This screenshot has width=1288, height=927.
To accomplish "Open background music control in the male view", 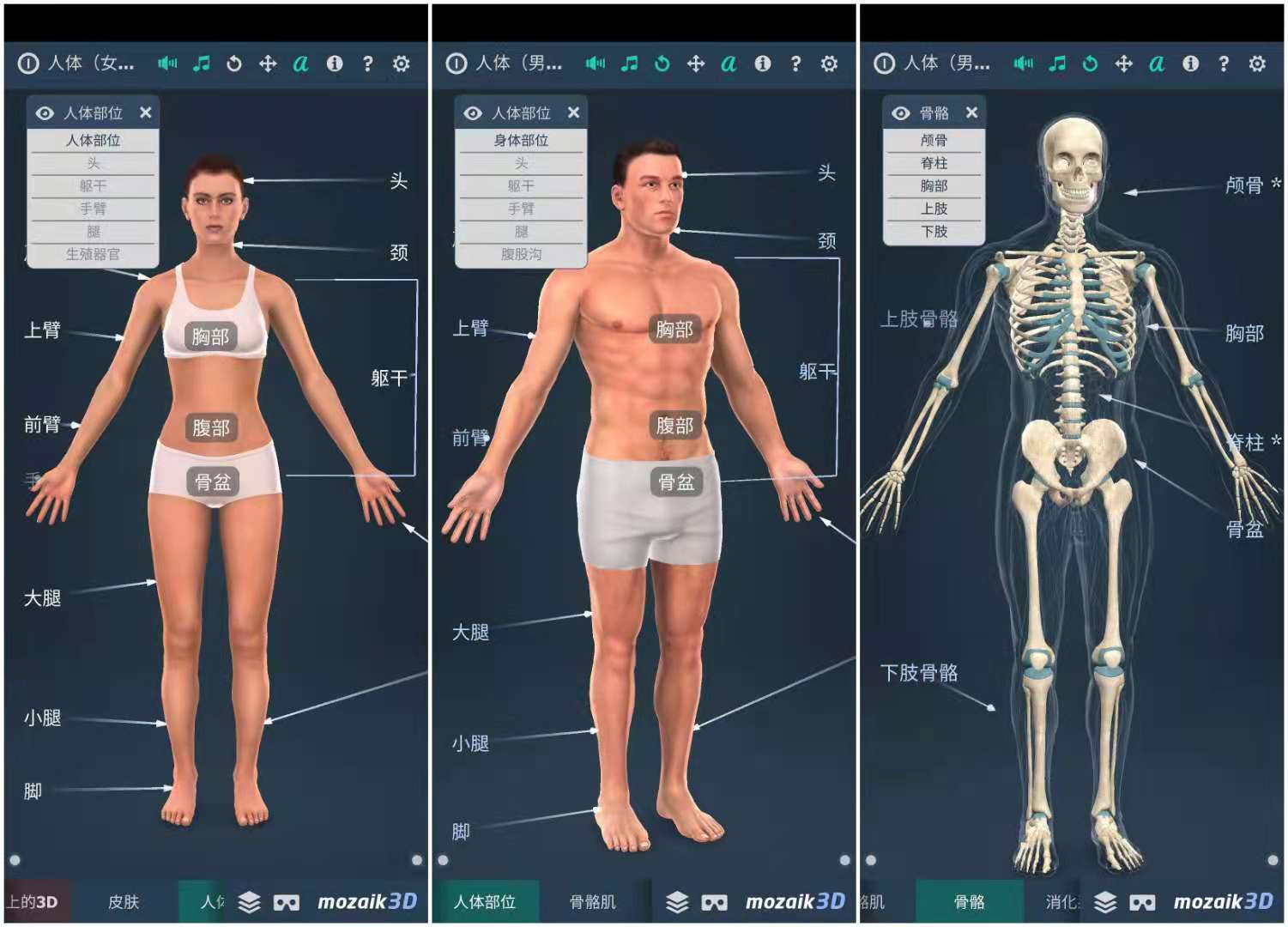I will (629, 64).
